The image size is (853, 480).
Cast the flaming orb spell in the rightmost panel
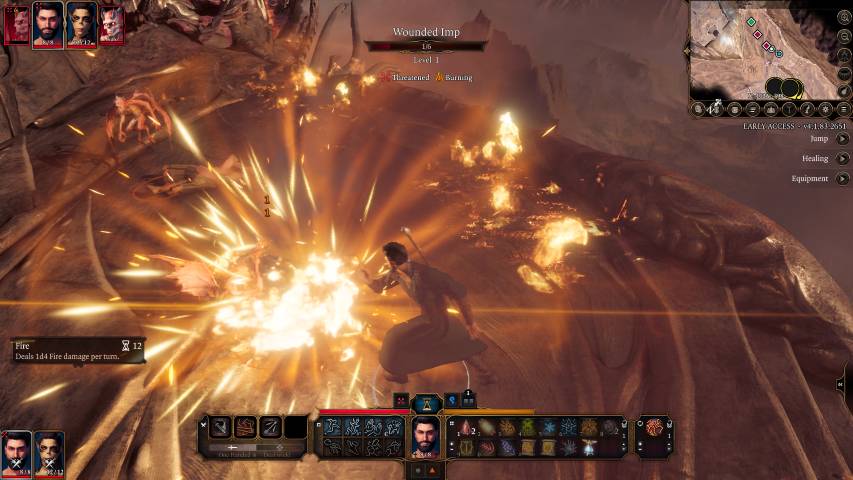pyautogui.click(x=654, y=427)
